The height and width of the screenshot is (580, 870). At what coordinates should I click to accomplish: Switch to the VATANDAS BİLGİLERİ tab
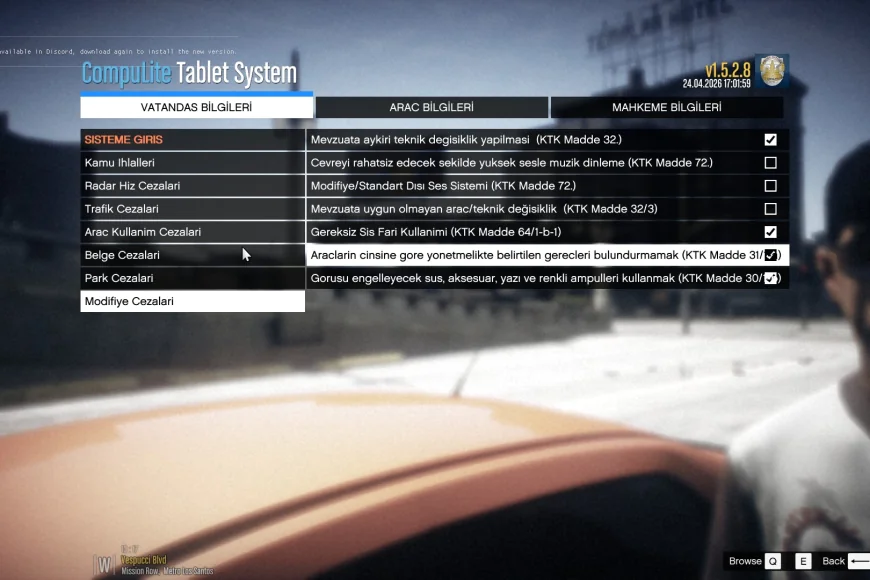click(x=196, y=107)
